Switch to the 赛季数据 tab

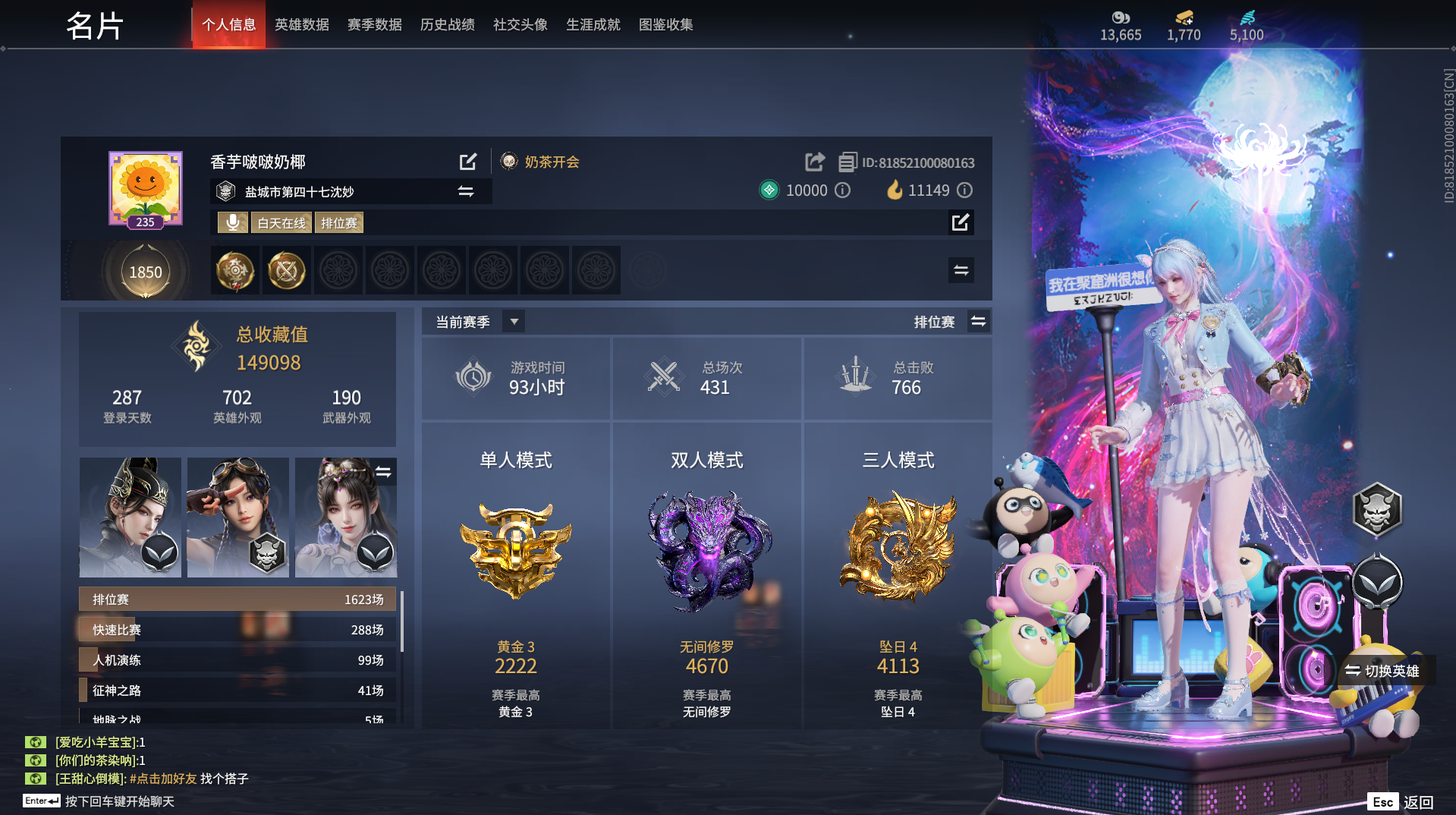point(374,24)
